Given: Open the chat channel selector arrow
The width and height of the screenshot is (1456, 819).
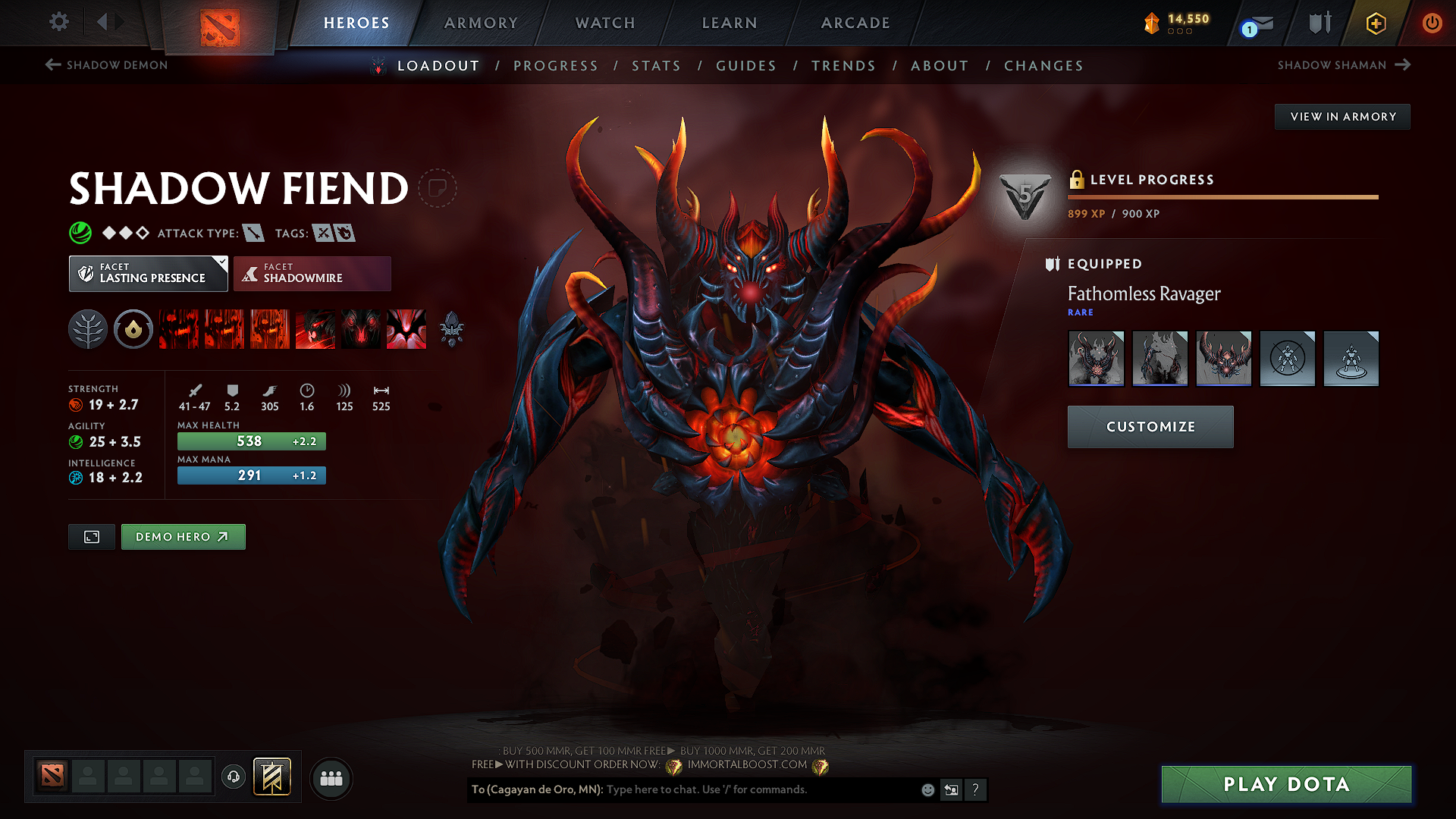Looking at the screenshot, I should (951, 789).
